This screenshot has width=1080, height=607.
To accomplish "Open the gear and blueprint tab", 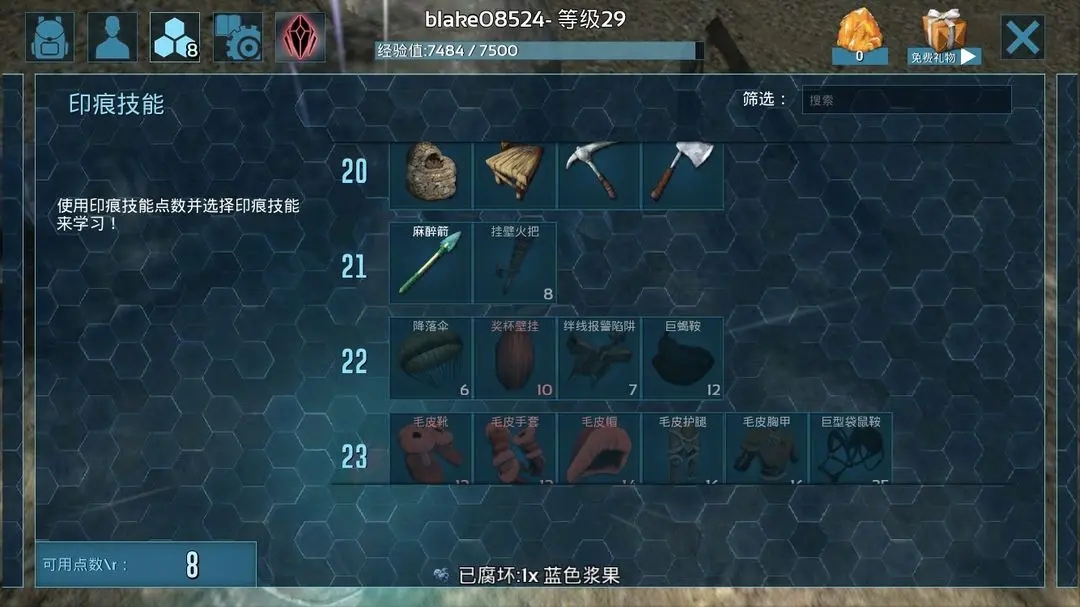I will click(x=237, y=38).
